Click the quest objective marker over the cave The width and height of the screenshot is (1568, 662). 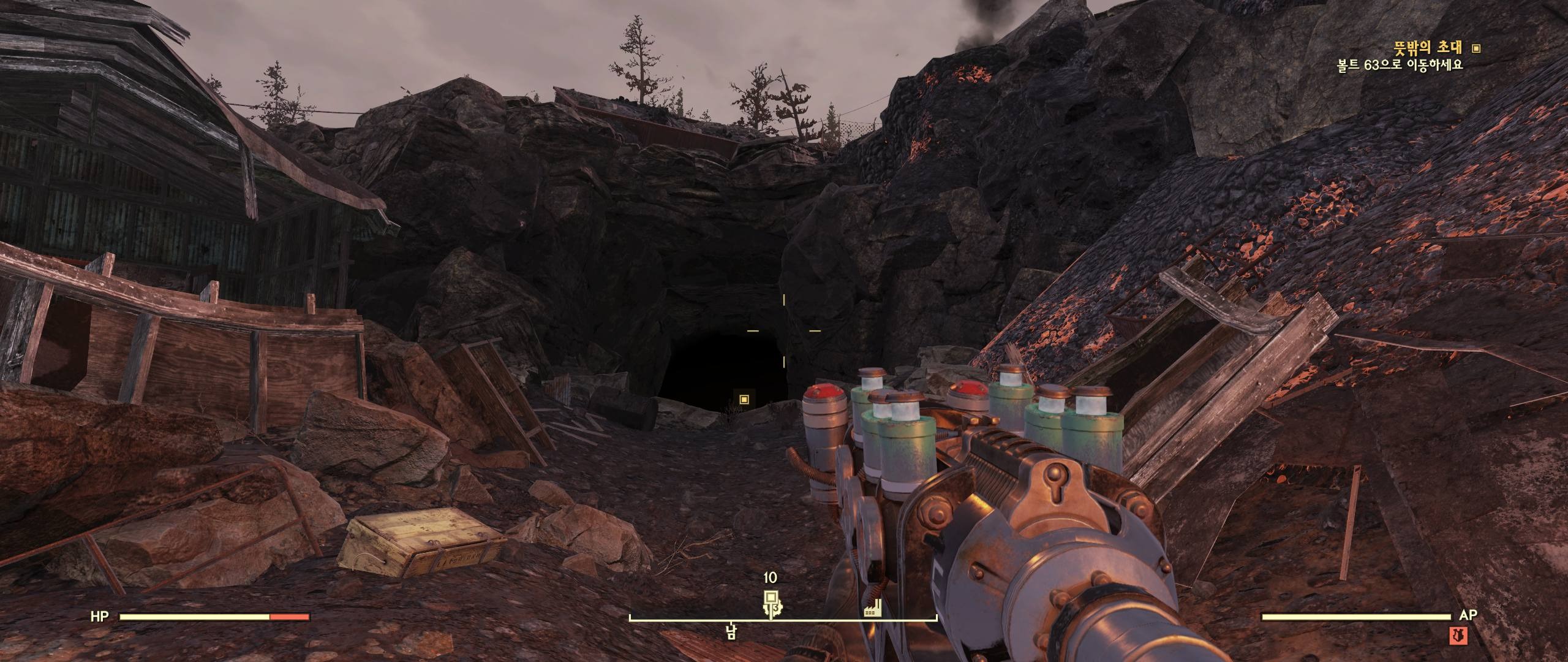(x=744, y=400)
